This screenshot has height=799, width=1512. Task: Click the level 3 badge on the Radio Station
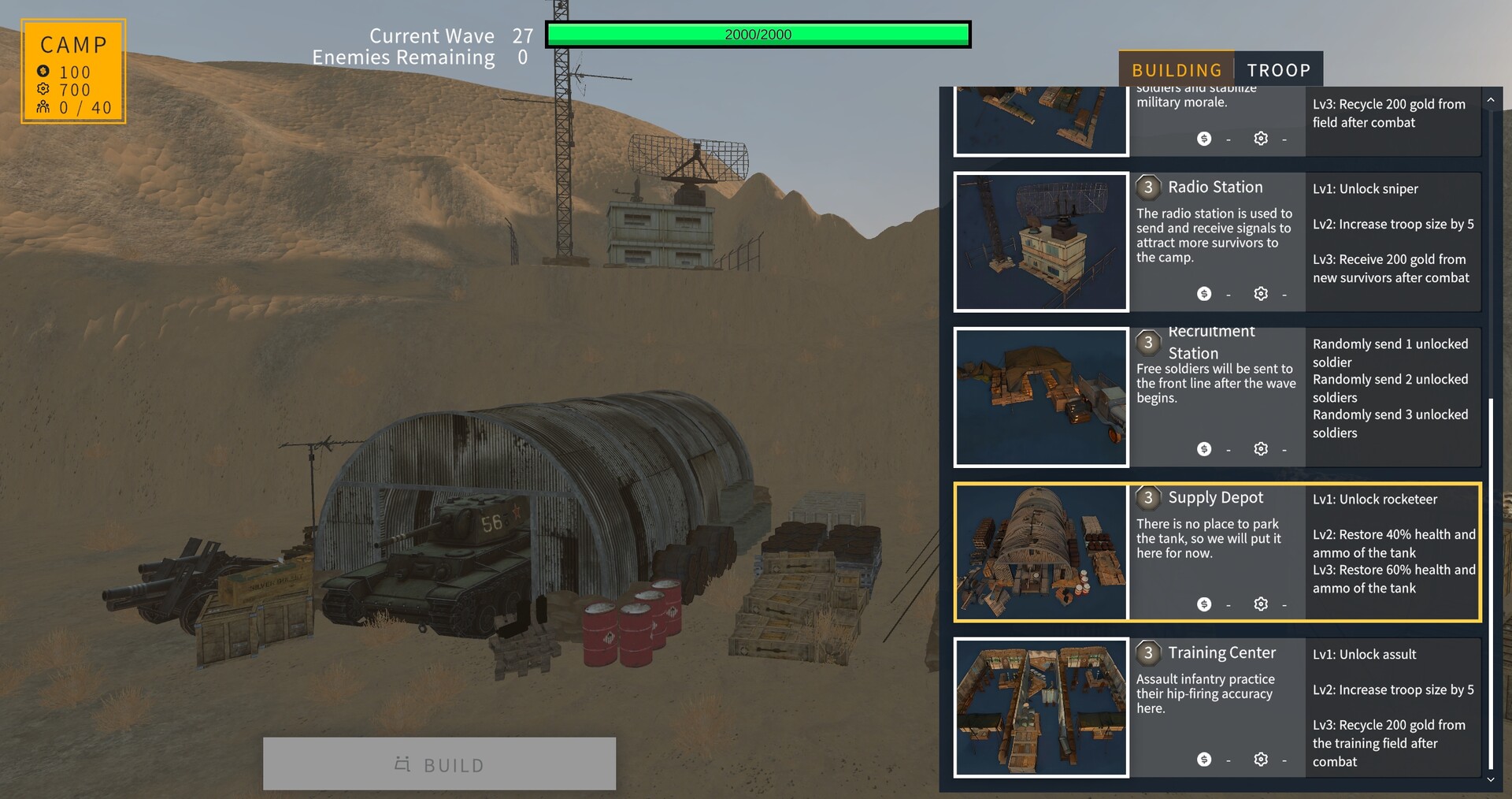click(x=1148, y=188)
